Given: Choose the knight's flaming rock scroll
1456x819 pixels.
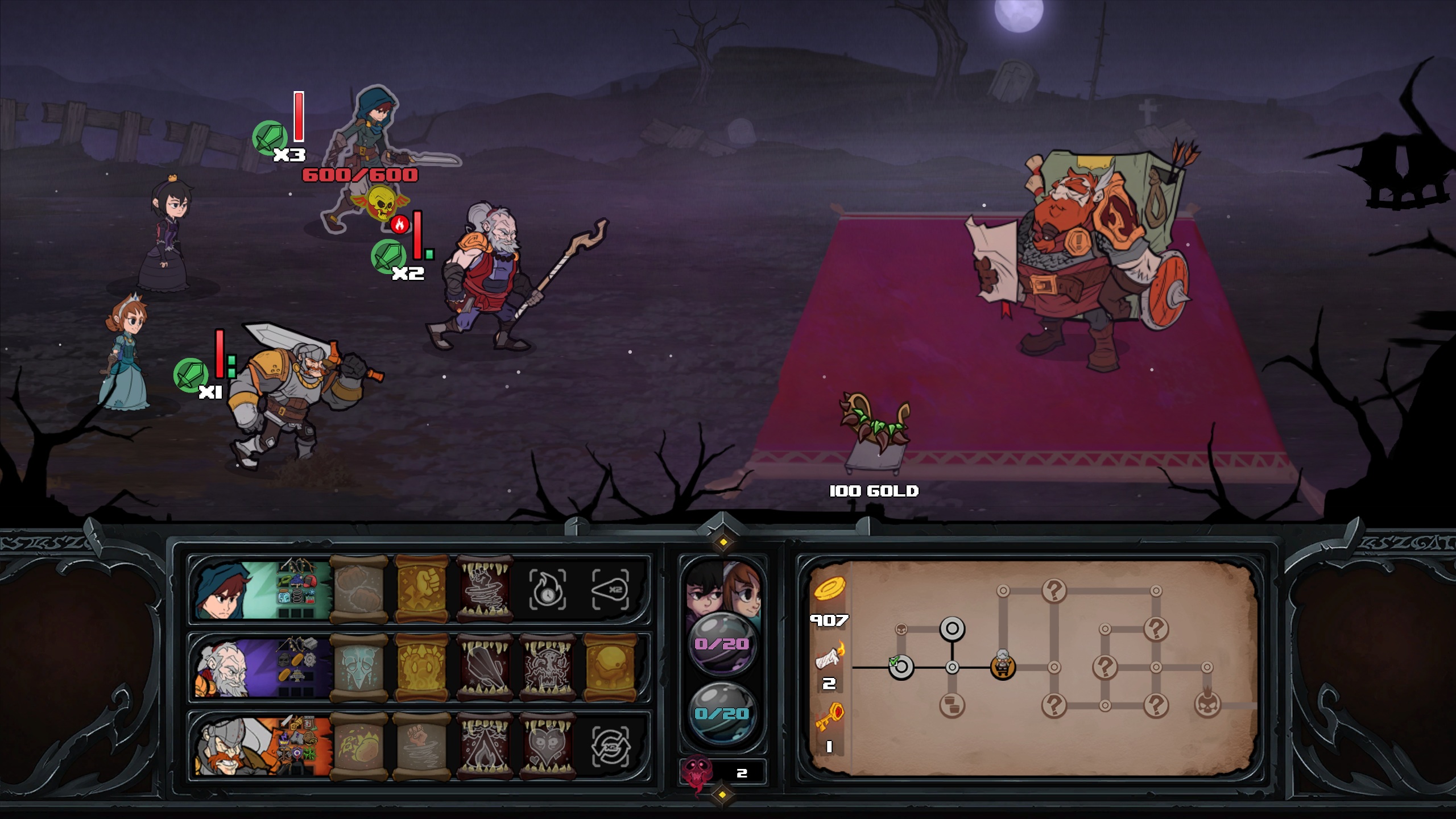Looking at the screenshot, I should (359, 746).
